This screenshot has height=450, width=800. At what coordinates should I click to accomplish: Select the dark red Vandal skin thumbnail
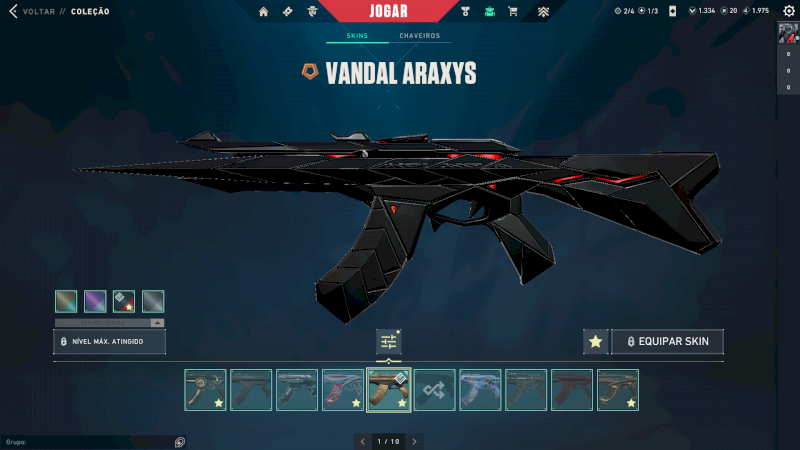point(572,389)
